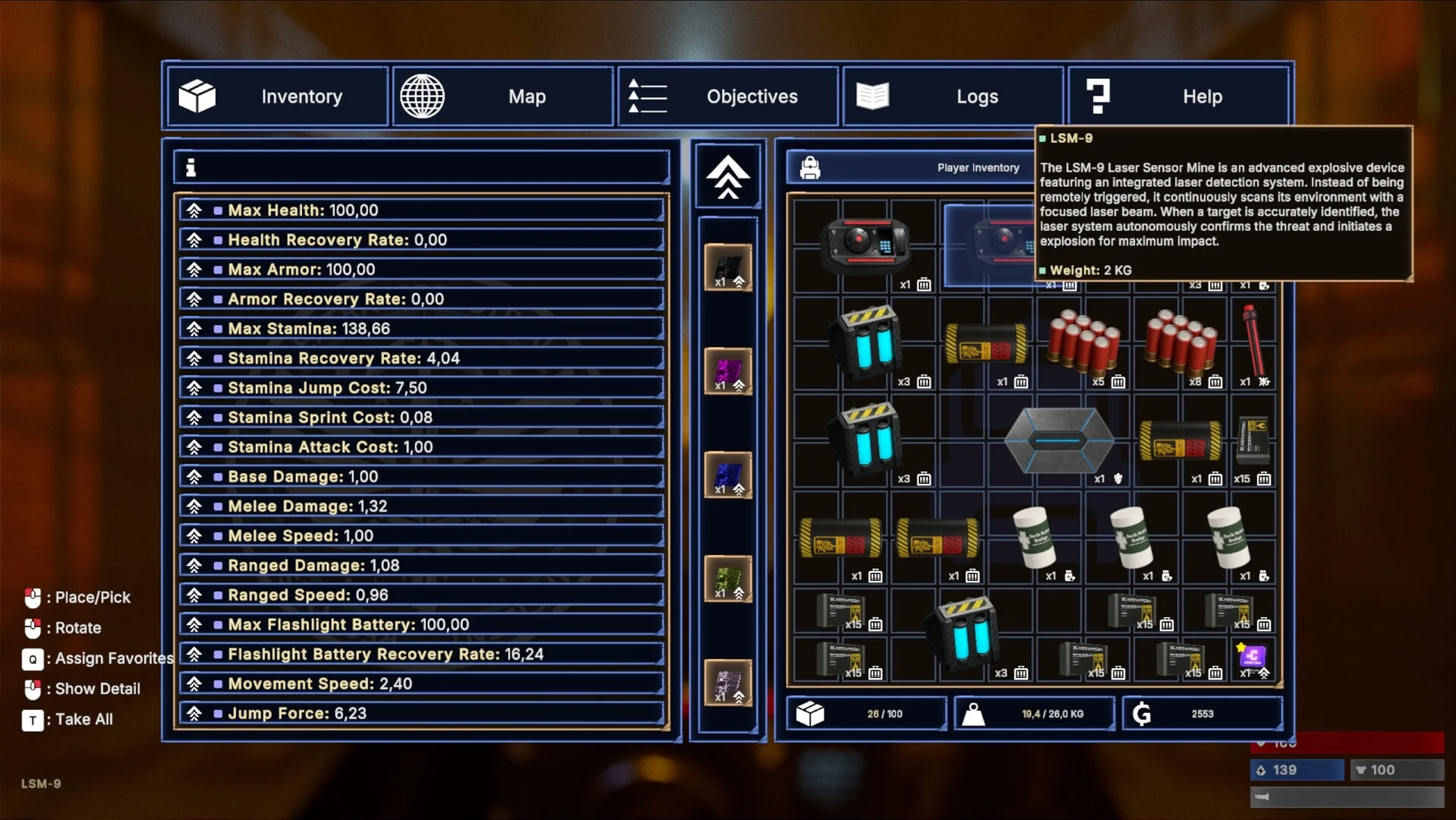Select the blue upgrade chip slot
This screenshot has width=1456, height=820.
[x=728, y=475]
